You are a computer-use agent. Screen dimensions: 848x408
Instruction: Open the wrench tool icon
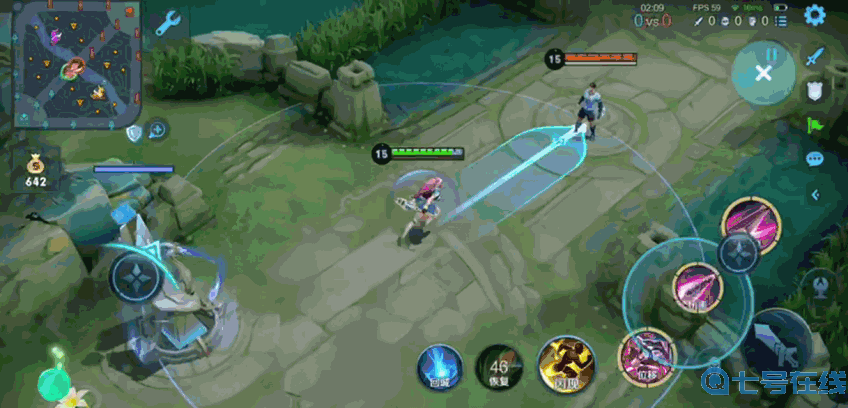(168, 23)
